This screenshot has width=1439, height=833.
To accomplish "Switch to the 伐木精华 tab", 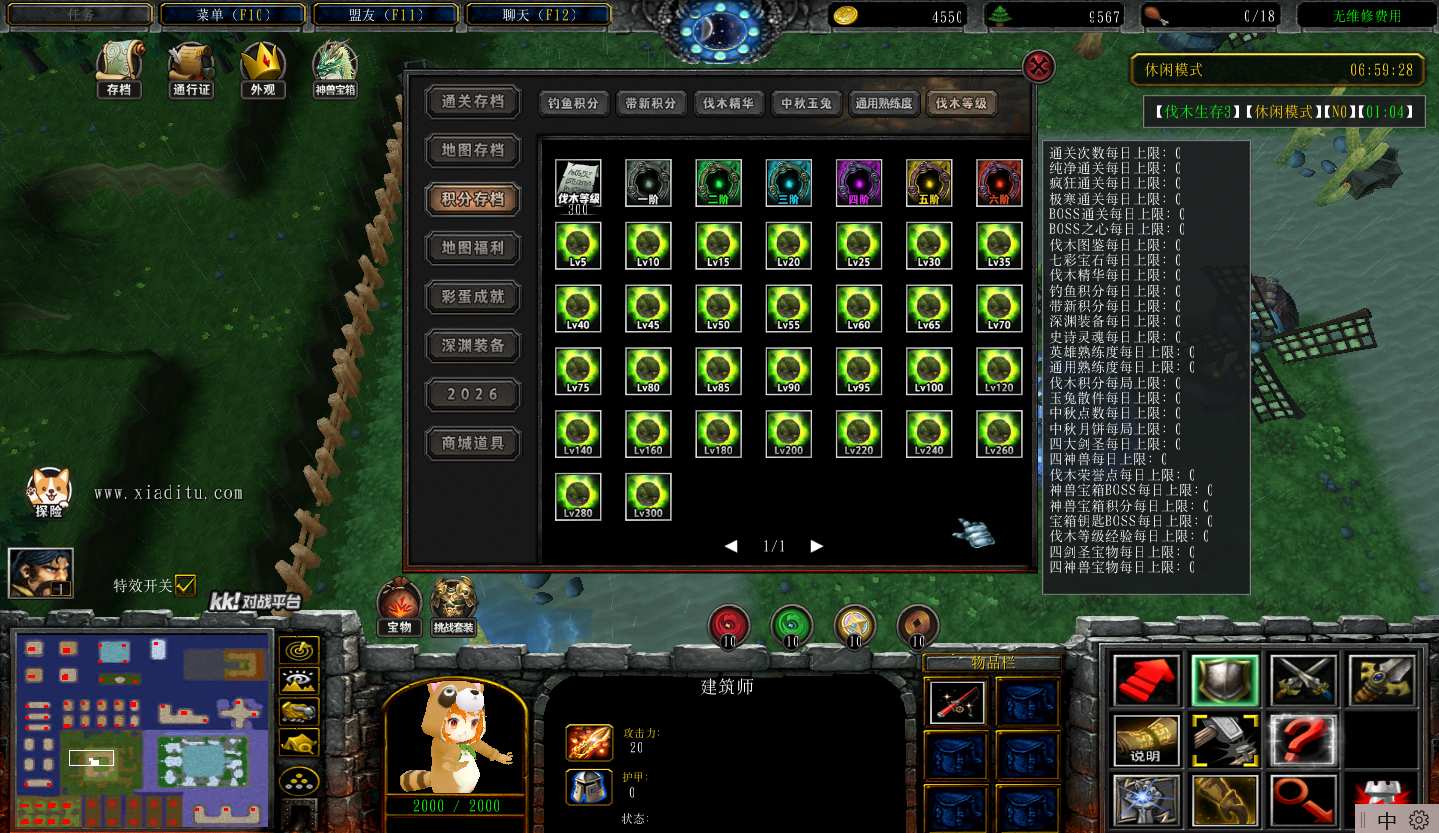I will (728, 103).
